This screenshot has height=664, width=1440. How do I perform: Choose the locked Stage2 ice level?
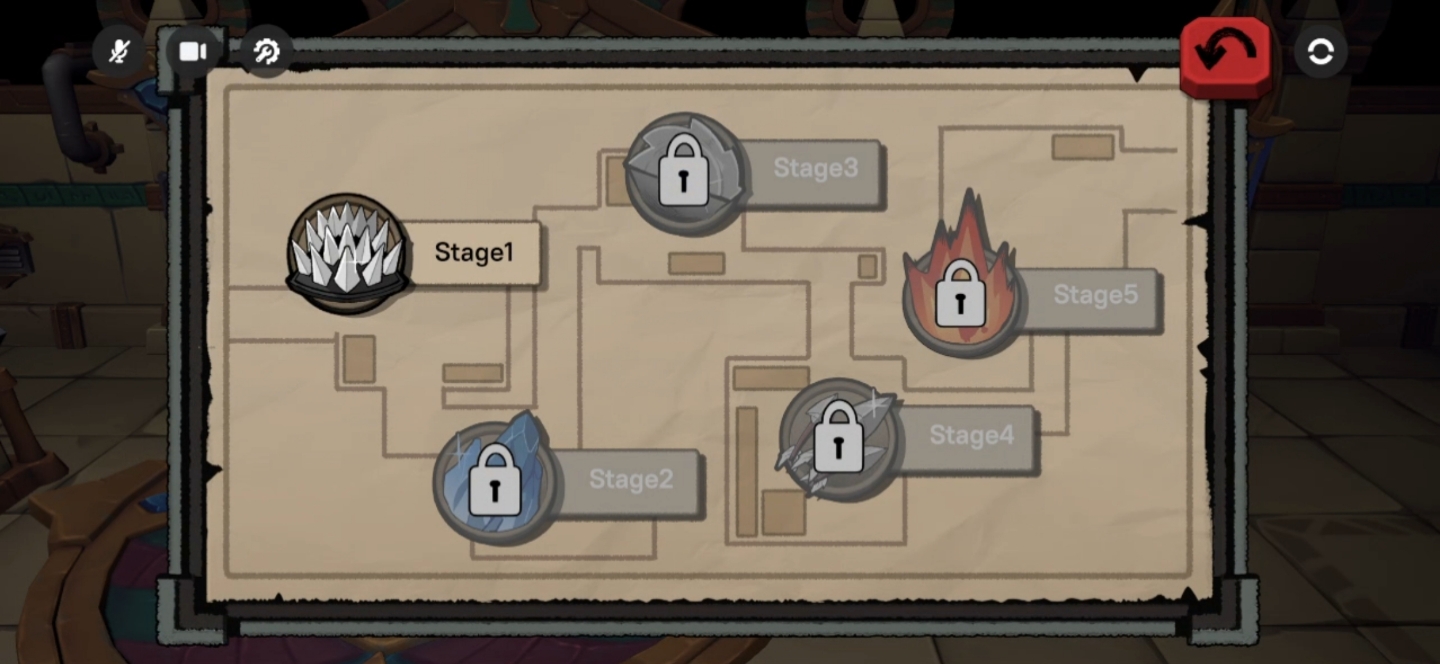[x=495, y=481]
